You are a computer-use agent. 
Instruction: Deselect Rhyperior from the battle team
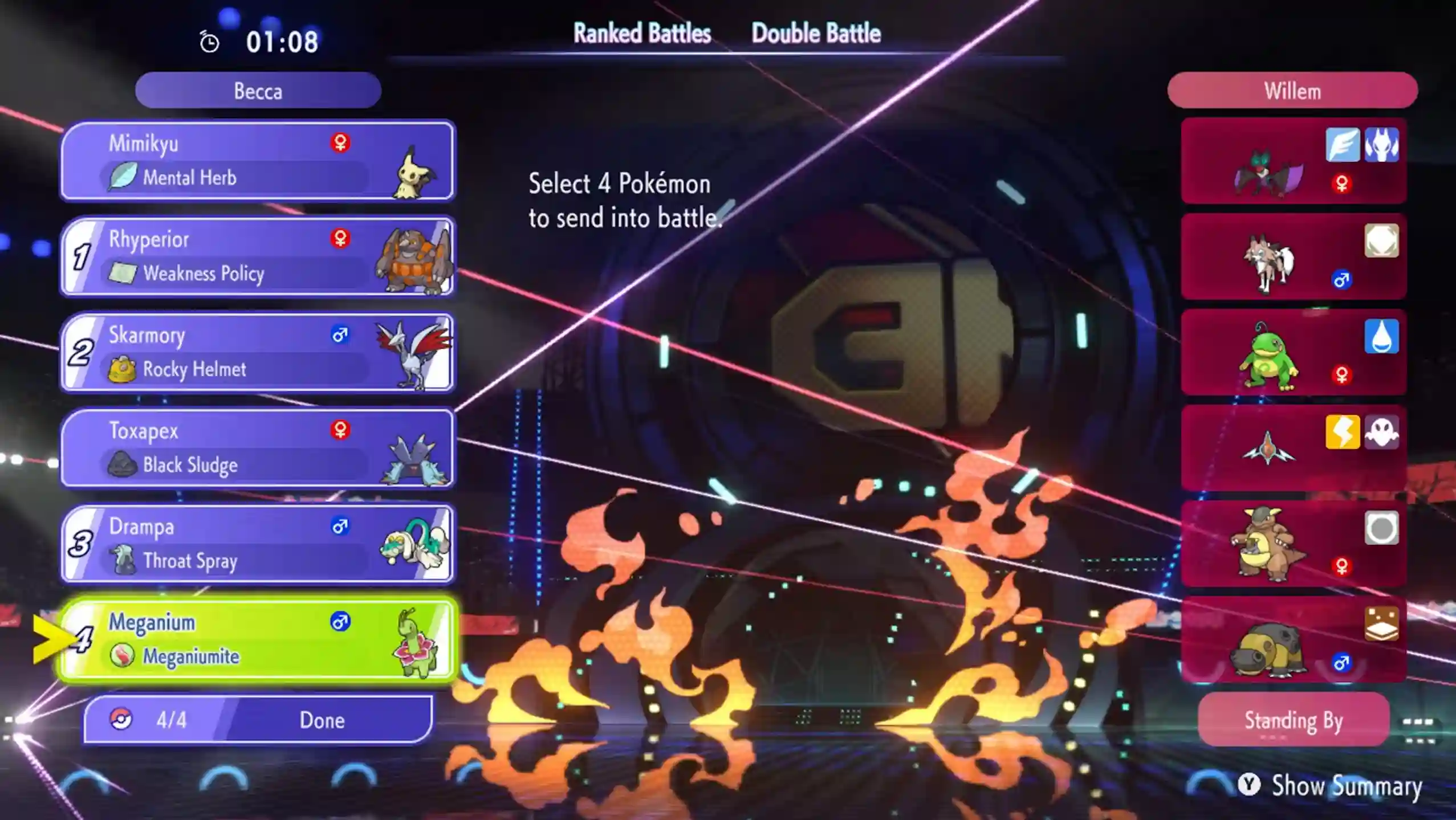pos(257,256)
